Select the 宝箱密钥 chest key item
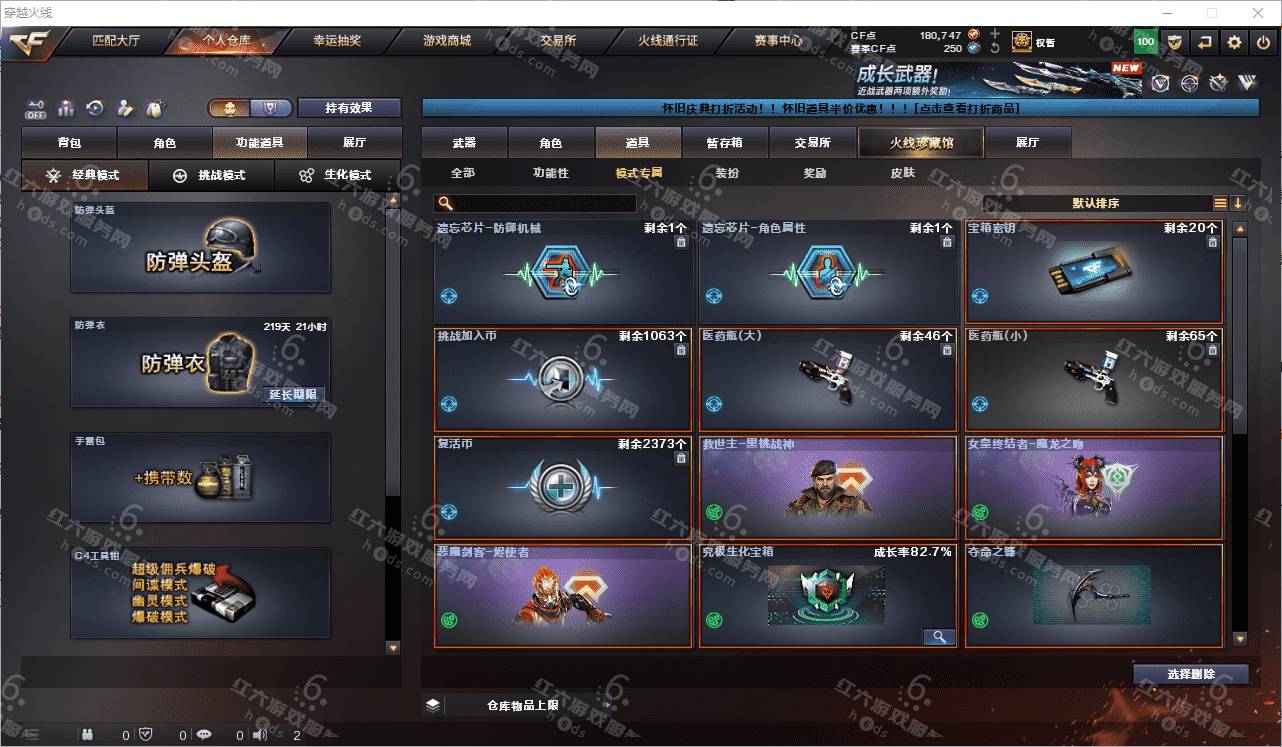This screenshot has height=747, width=1282. tap(1093, 272)
